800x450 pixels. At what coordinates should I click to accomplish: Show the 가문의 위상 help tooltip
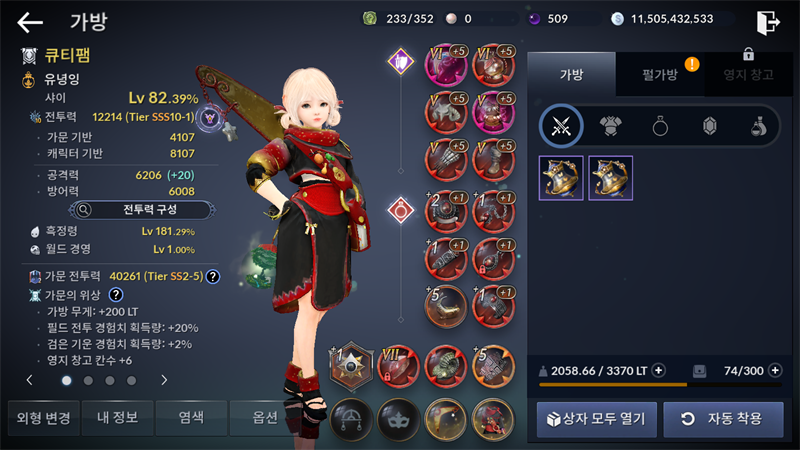pos(116,295)
